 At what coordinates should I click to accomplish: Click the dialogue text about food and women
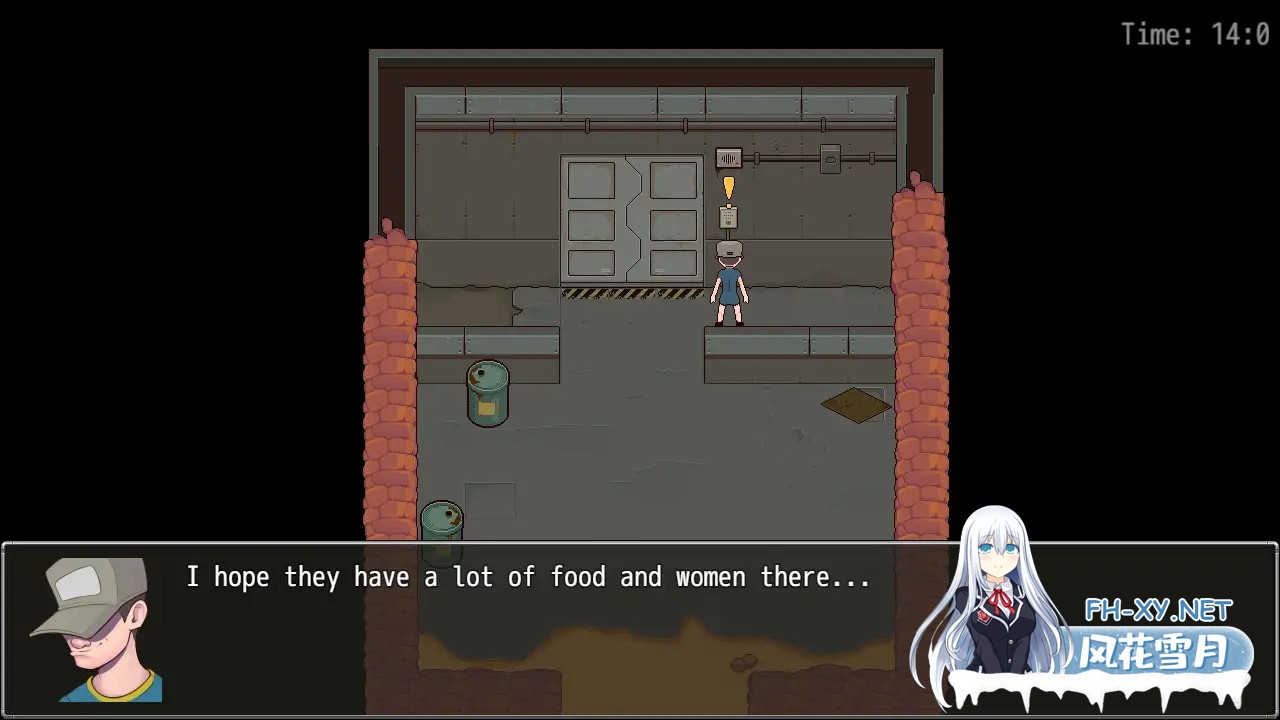tap(528, 576)
